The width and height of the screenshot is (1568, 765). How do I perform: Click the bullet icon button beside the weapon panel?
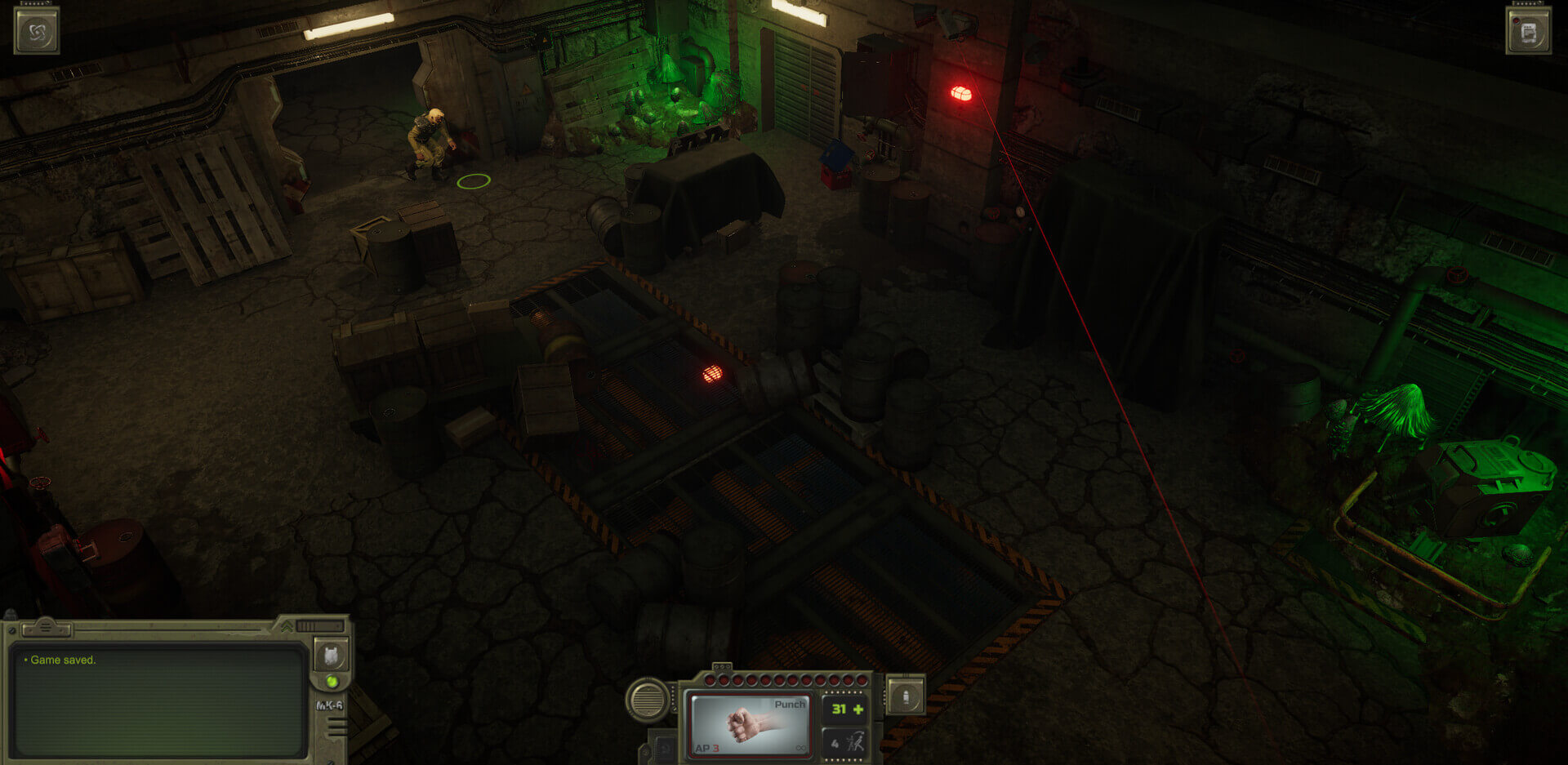906,696
